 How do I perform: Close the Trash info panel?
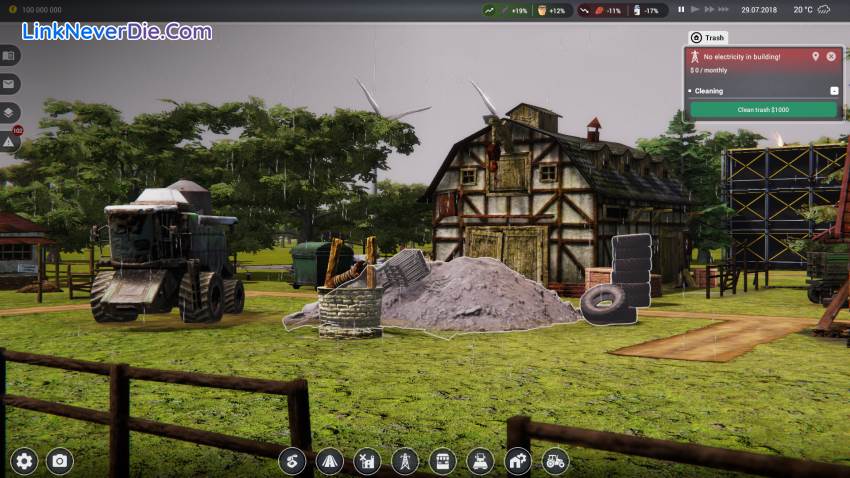coord(831,57)
